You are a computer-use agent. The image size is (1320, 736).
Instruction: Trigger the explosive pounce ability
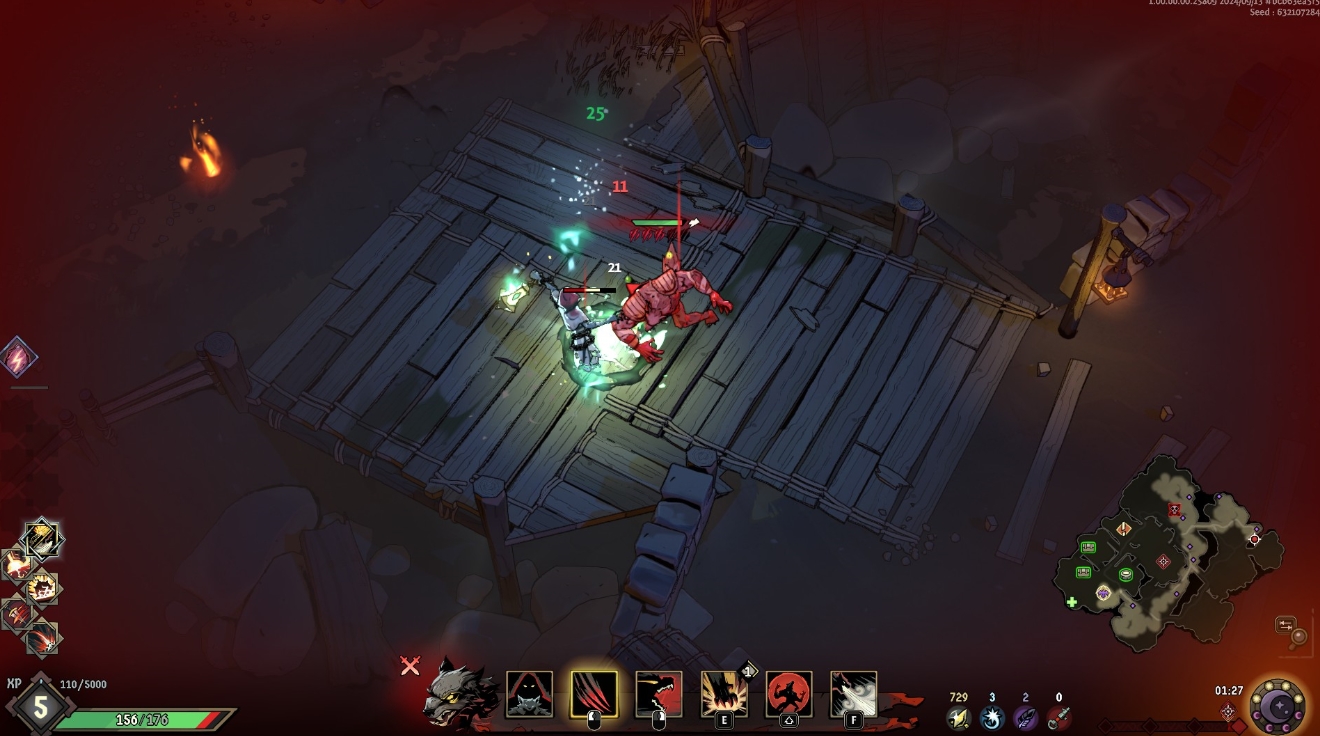pyautogui.click(x=724, y=694)
